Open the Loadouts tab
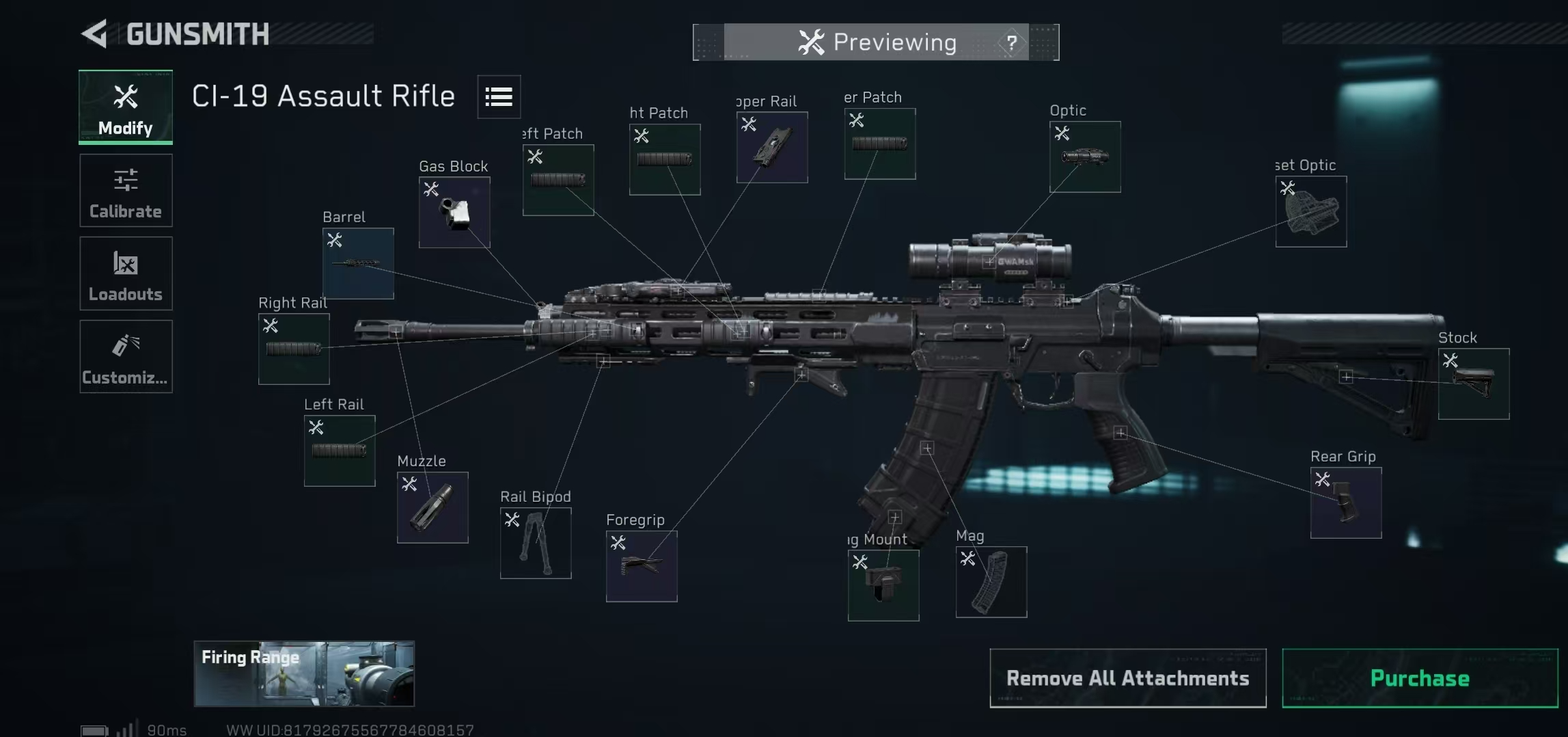Screen dimensions: 1568x737 126,273
